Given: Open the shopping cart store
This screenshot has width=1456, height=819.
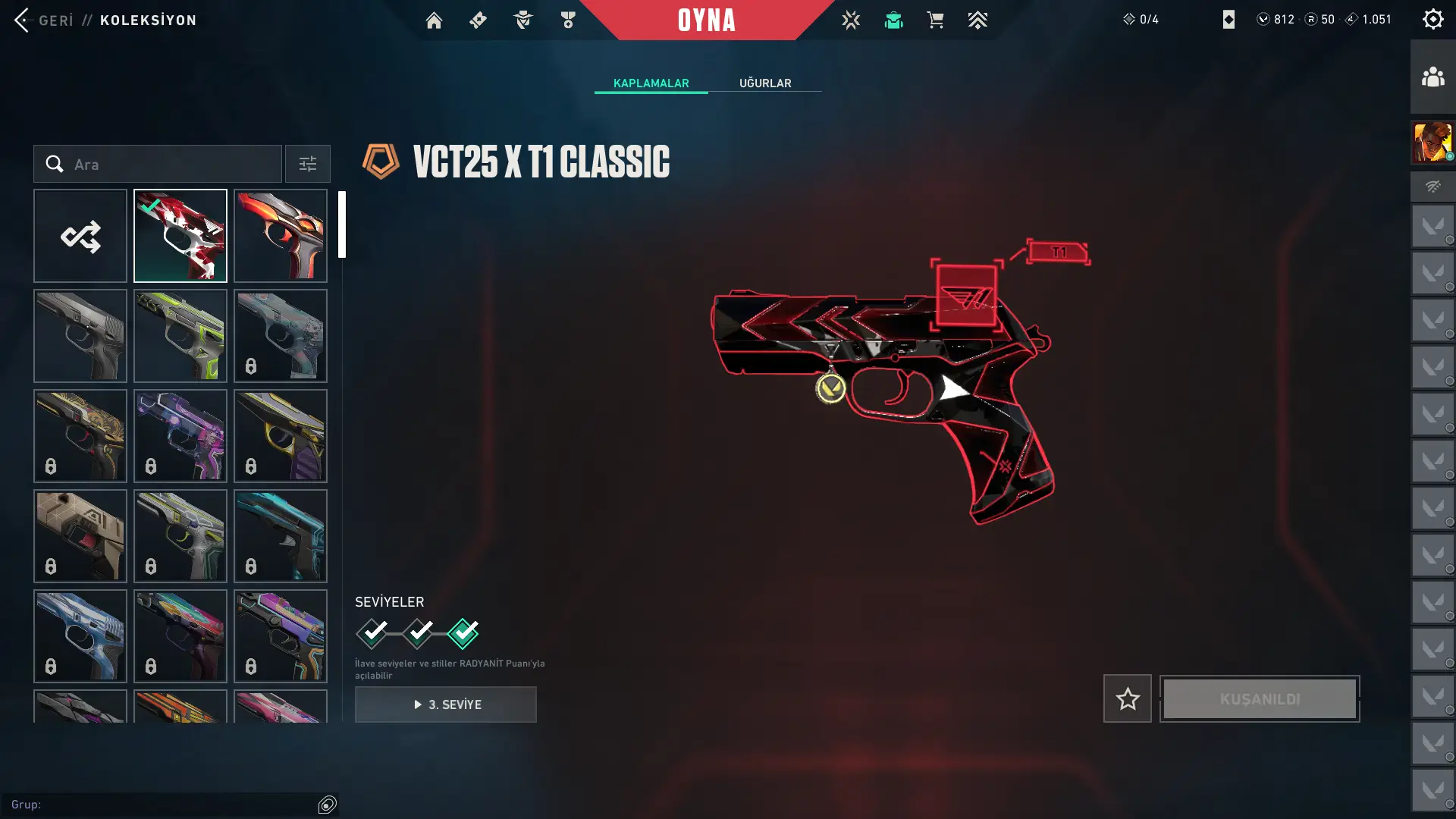Looking at the screenshot, I should point(935,20).
